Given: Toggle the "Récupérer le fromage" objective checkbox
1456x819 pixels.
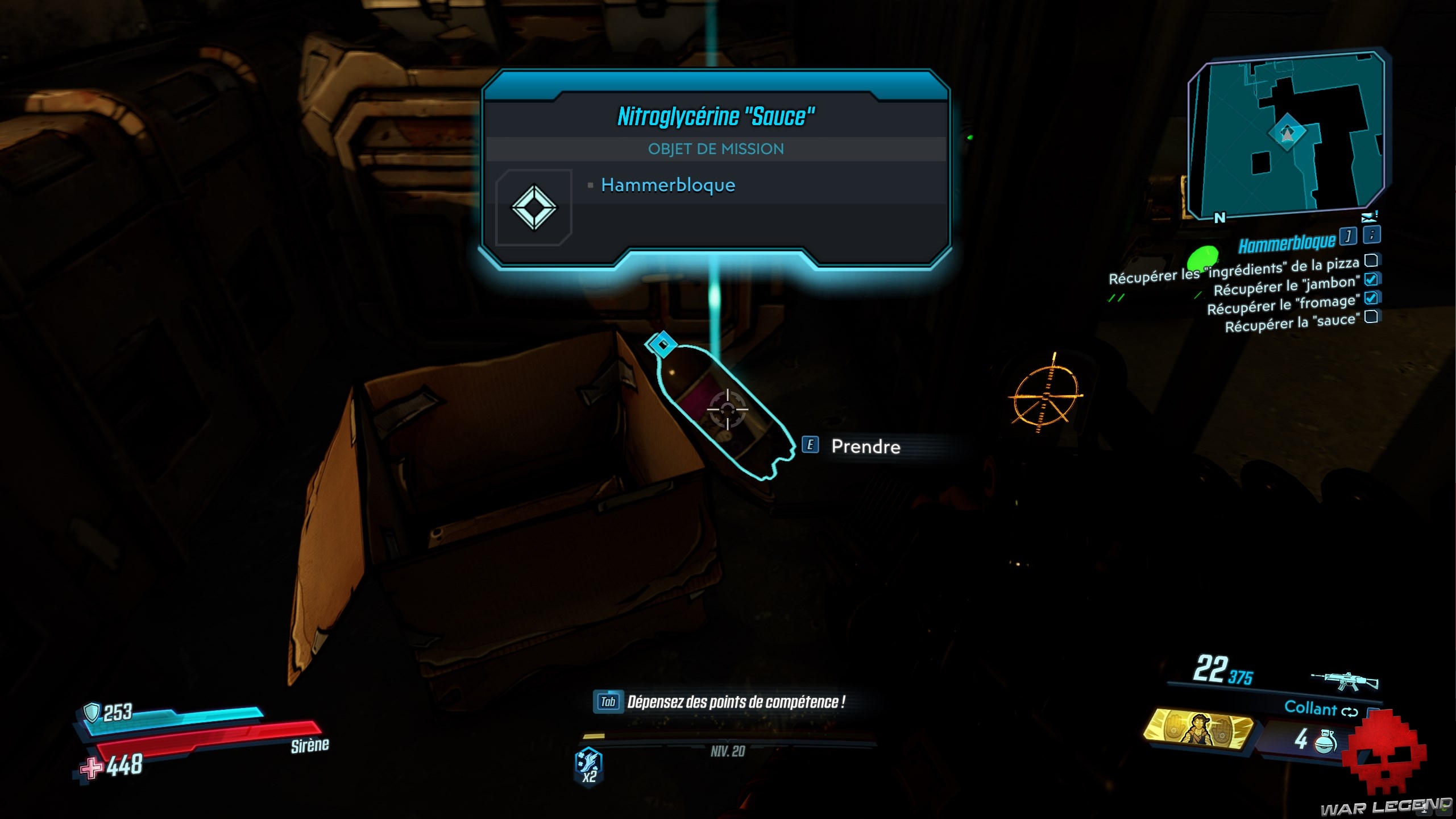Looking at the screenshot, I should click(1371, 297).
